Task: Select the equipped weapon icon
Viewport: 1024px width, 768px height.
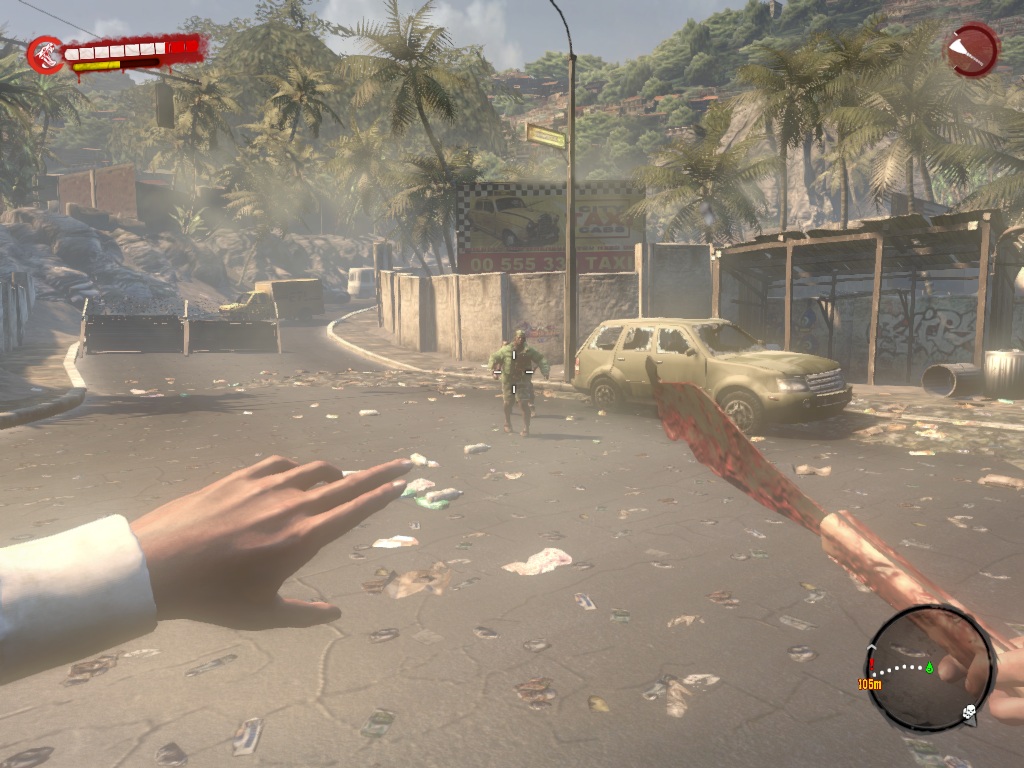Action: (x=972, y=50)
